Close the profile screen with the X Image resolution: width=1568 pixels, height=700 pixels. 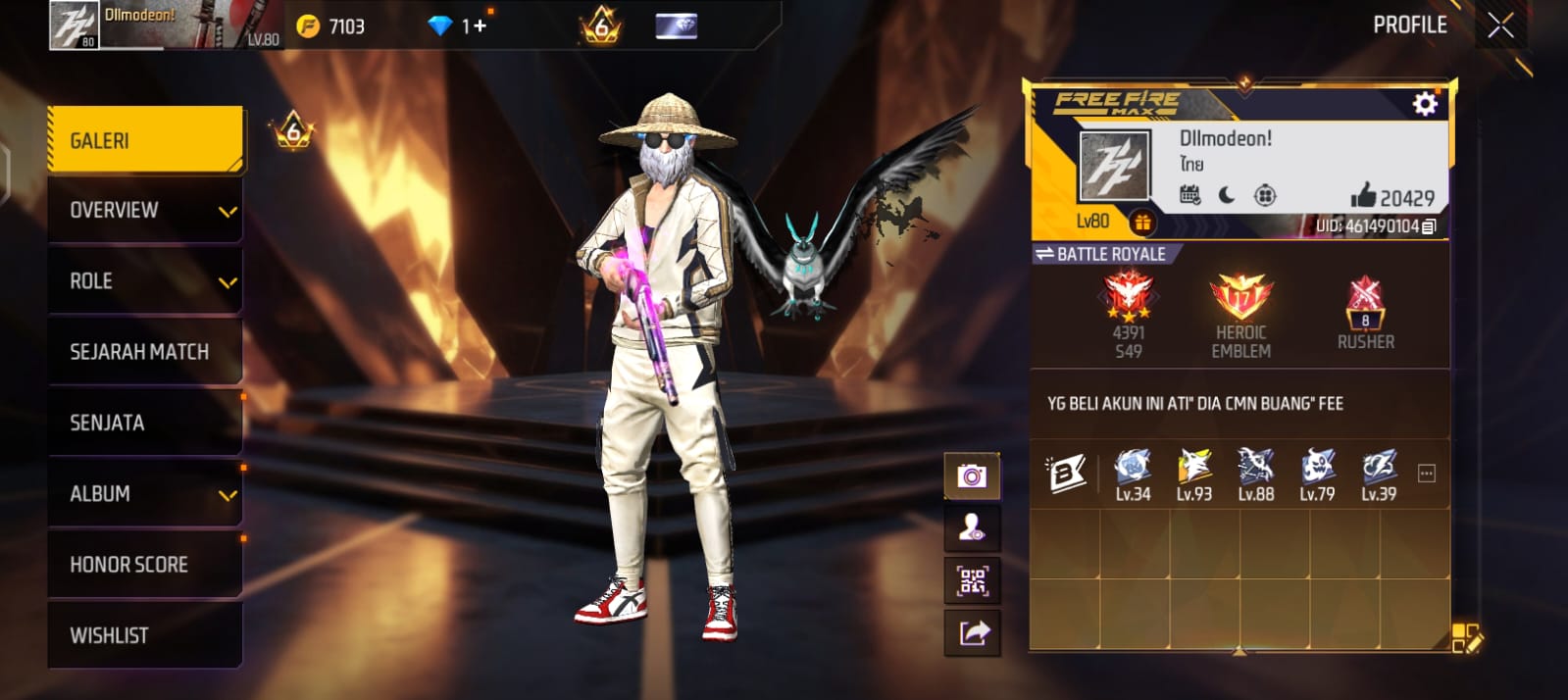(1500, 25)
